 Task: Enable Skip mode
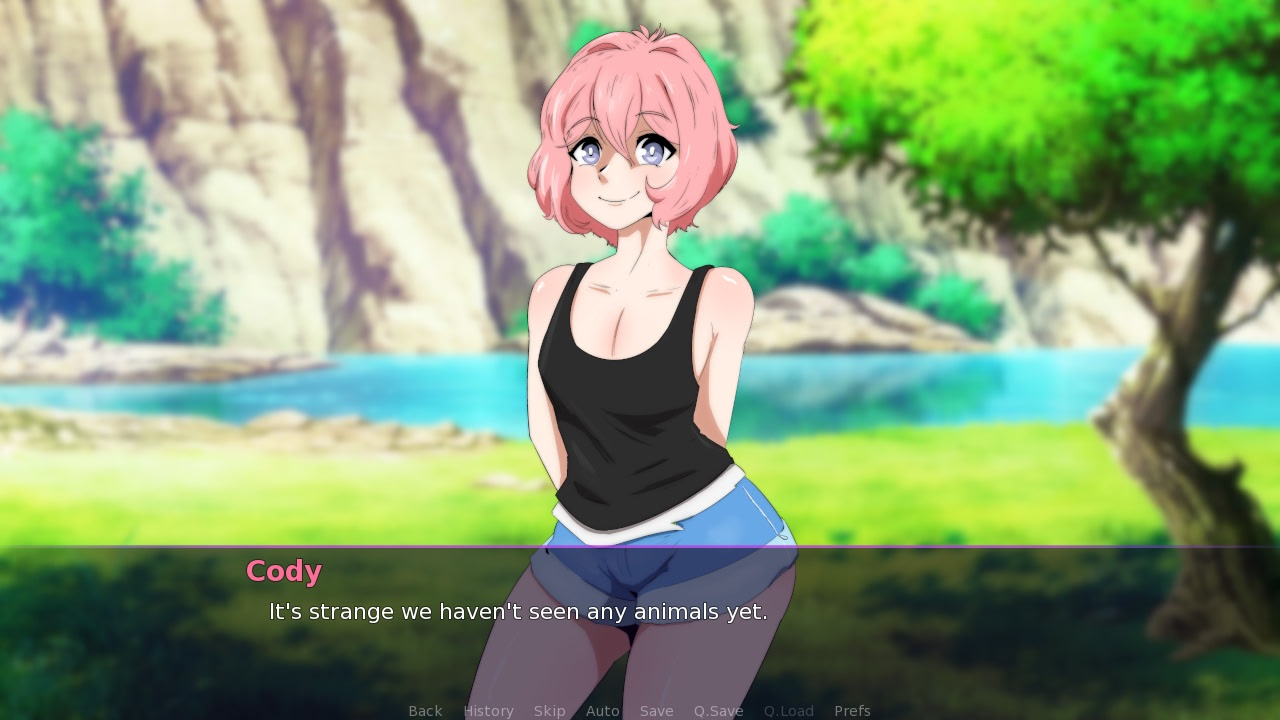click(x=550, y=710)
